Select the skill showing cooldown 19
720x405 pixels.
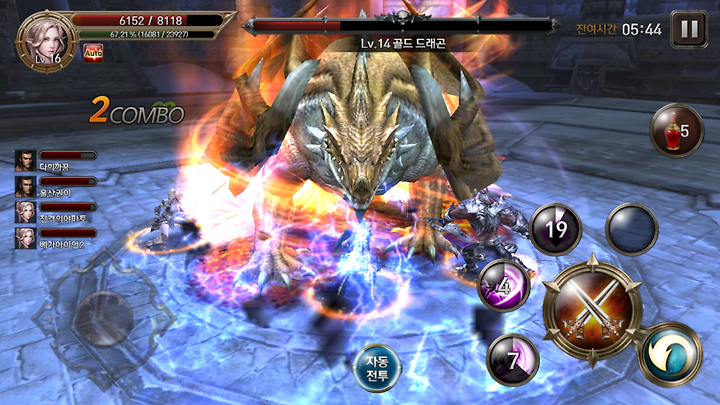pyautogui.click(x=555, y=230)
